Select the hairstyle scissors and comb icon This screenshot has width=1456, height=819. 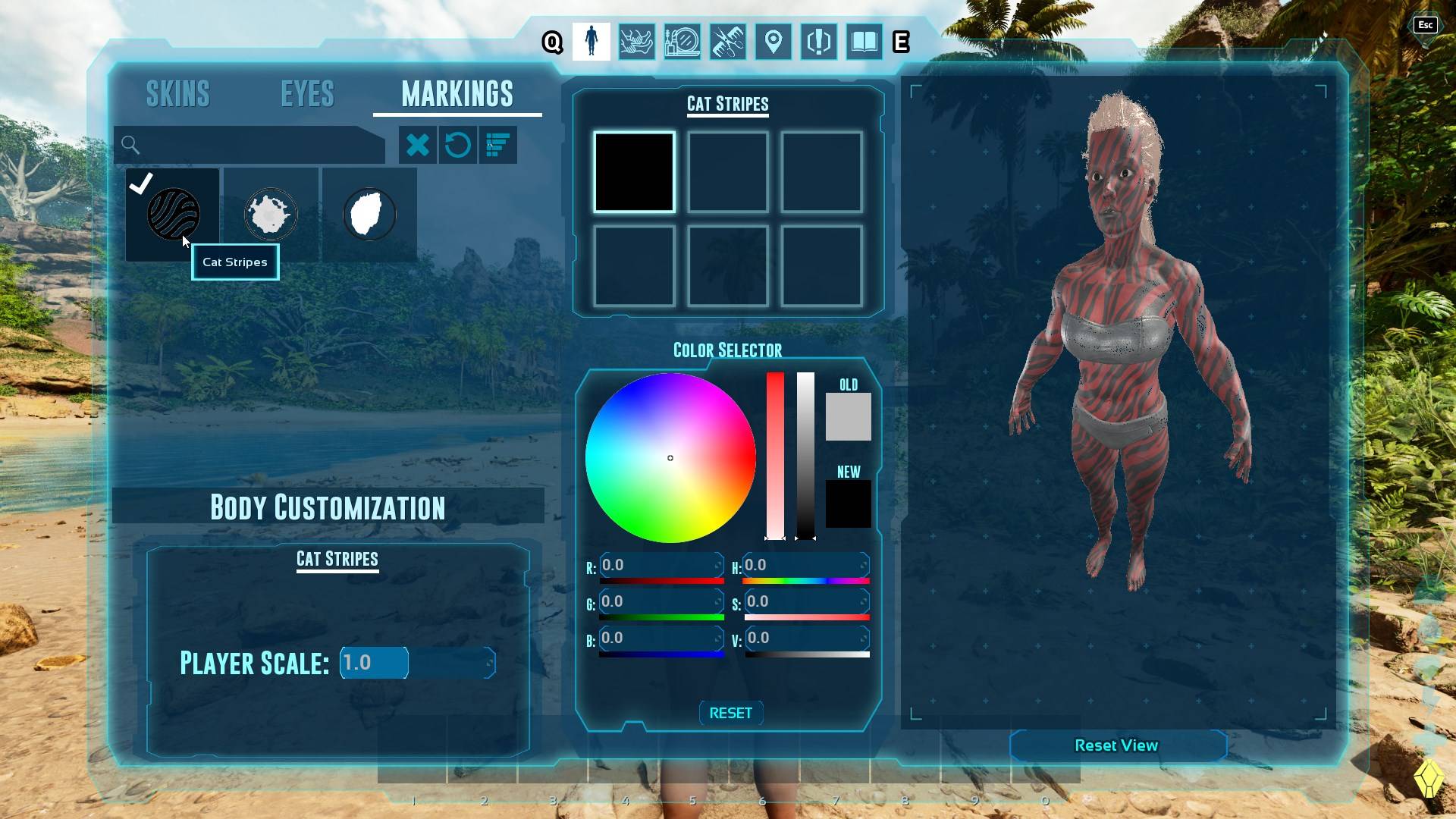pos(728,42)
